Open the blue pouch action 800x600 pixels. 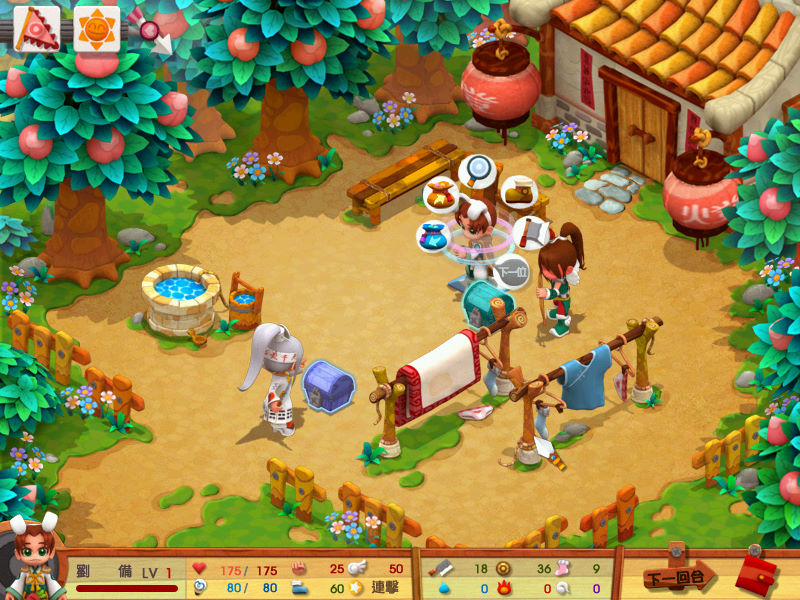coord(433,238)
